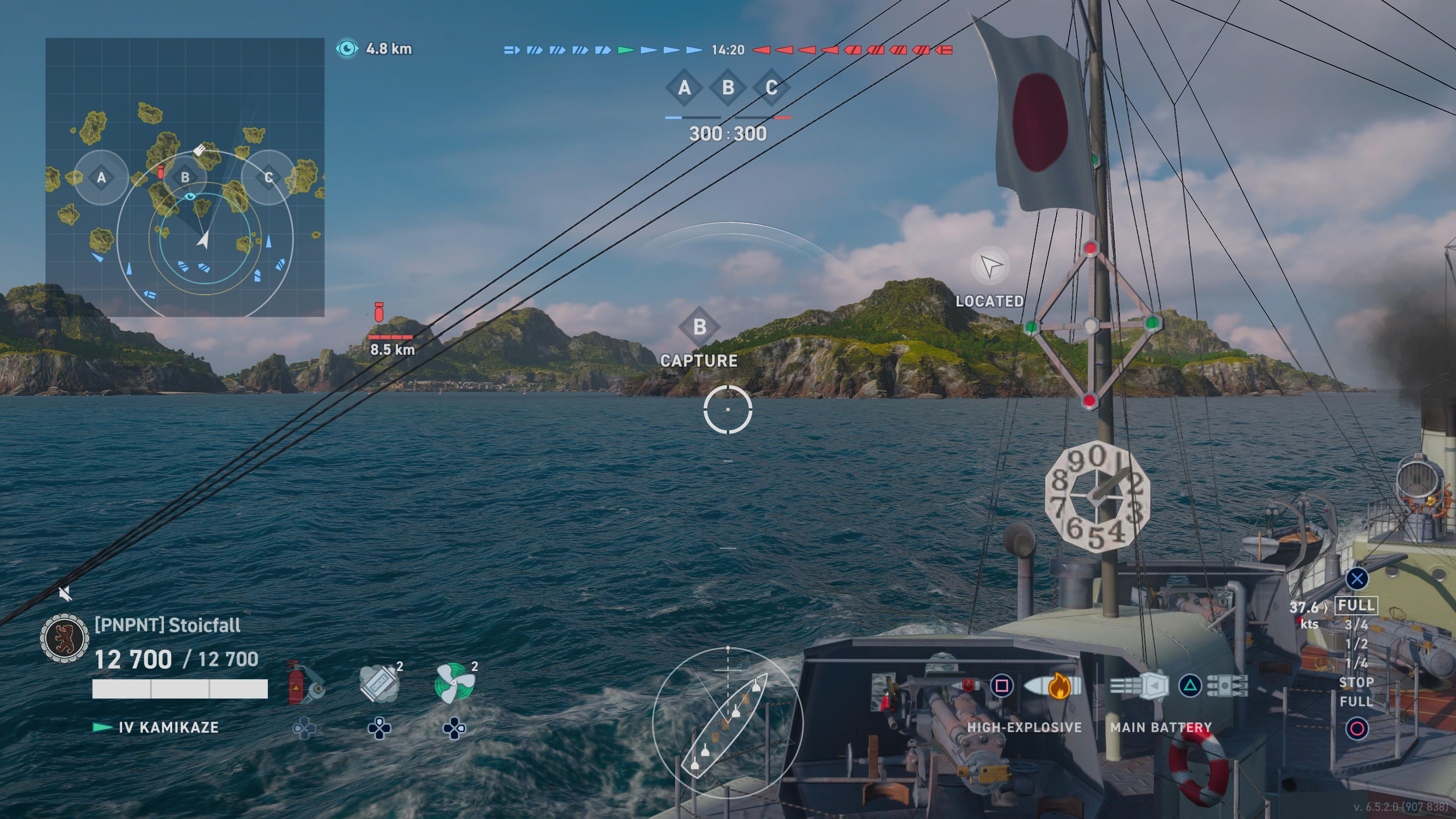Click the ship orientation compass circle
The width and height of the screenshot is (1456, 819).
728,722
